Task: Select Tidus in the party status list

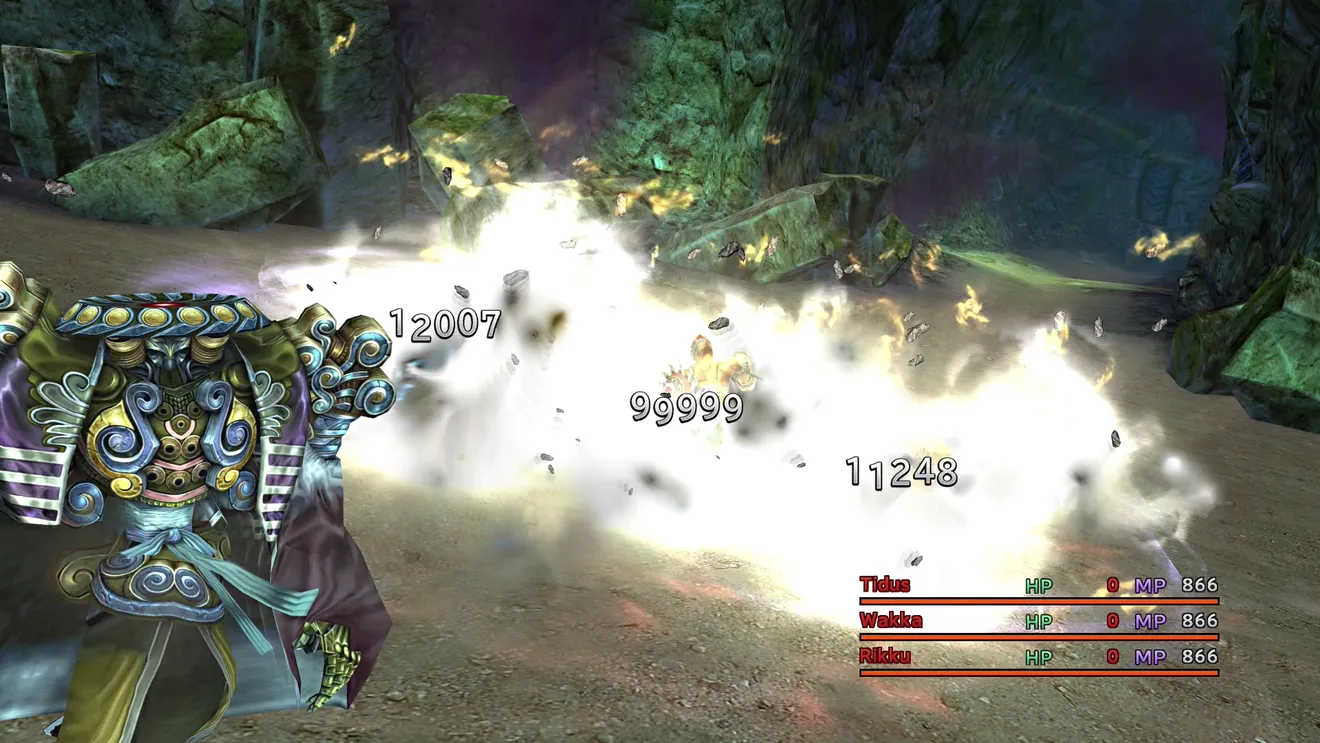Action: [x=885, y=585]
